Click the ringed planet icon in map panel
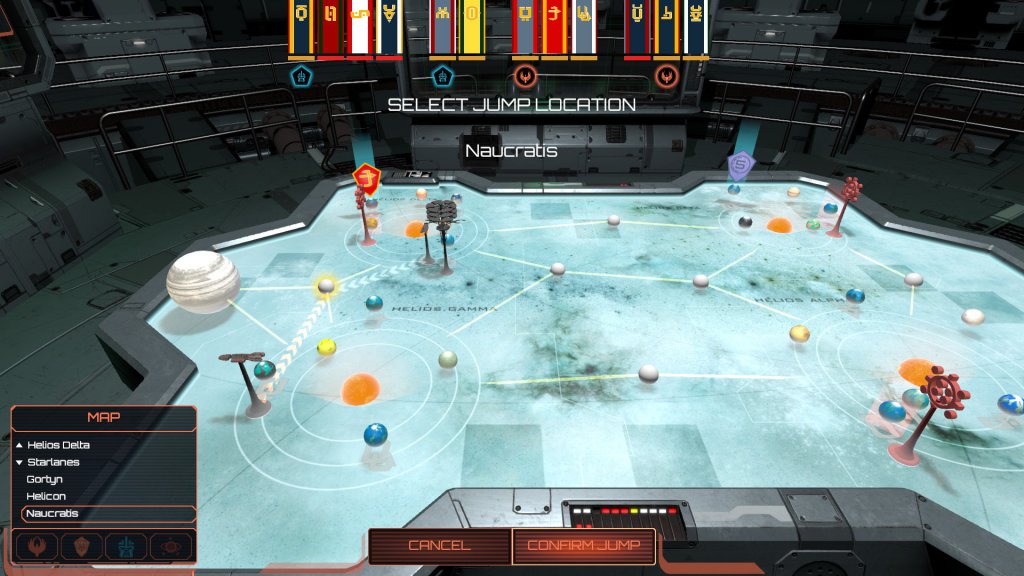Image resolution: width=1024 pixels, height=576 pixels. click(170, 546)
